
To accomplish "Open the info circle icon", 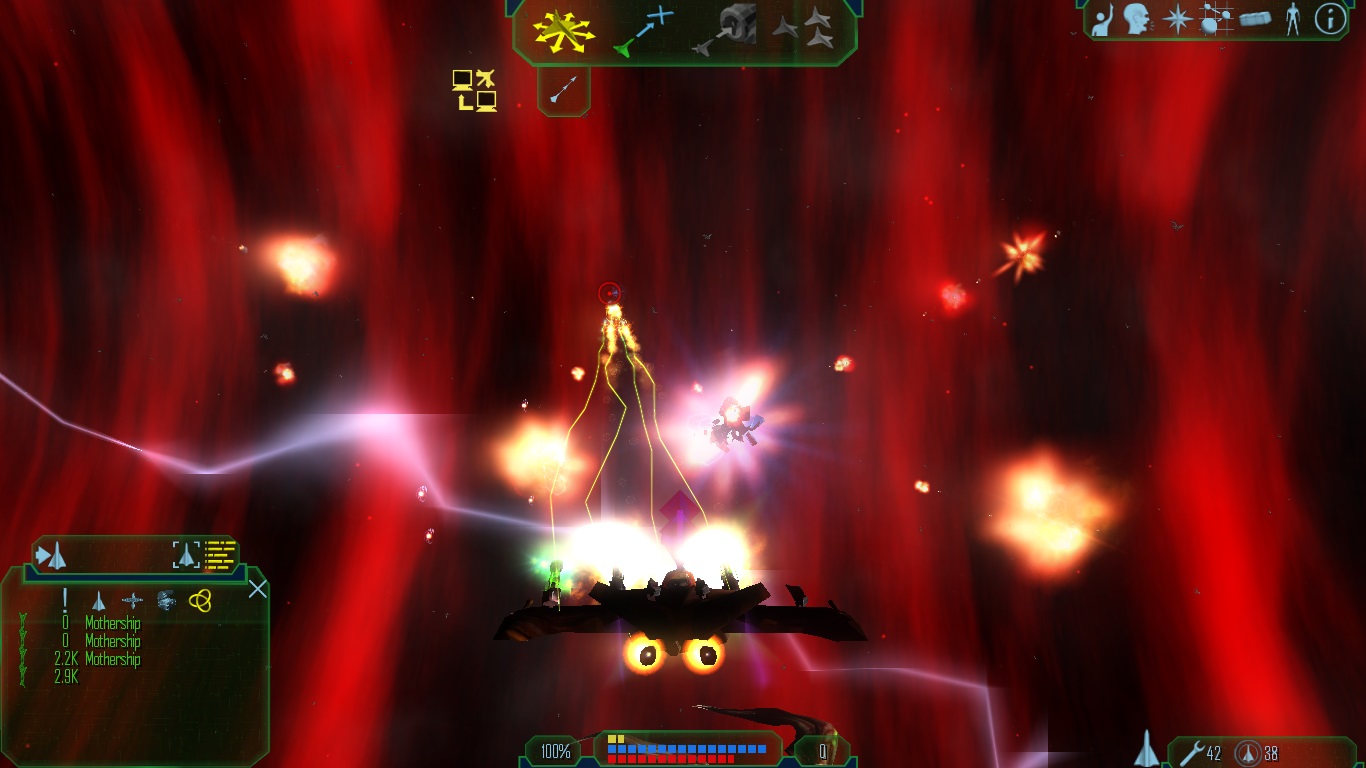I will (x=1329, y=21).
